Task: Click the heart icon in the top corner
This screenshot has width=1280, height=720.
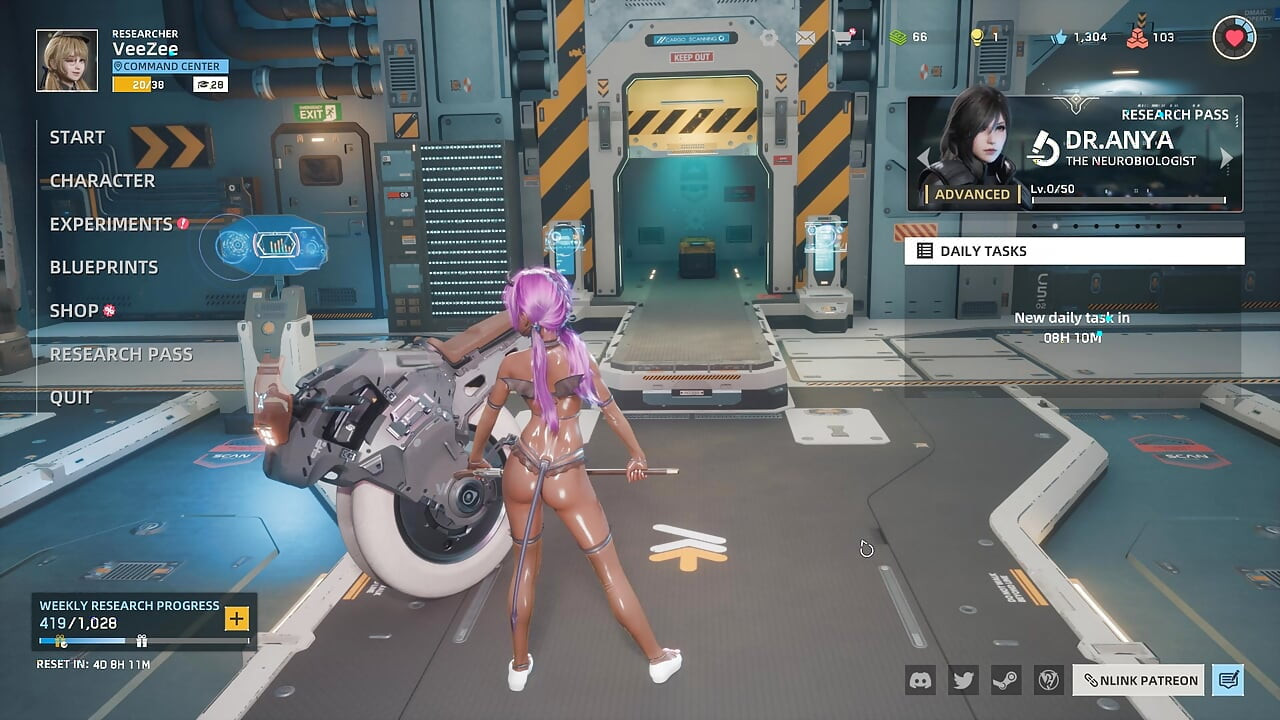Action: click(1234, 38)
